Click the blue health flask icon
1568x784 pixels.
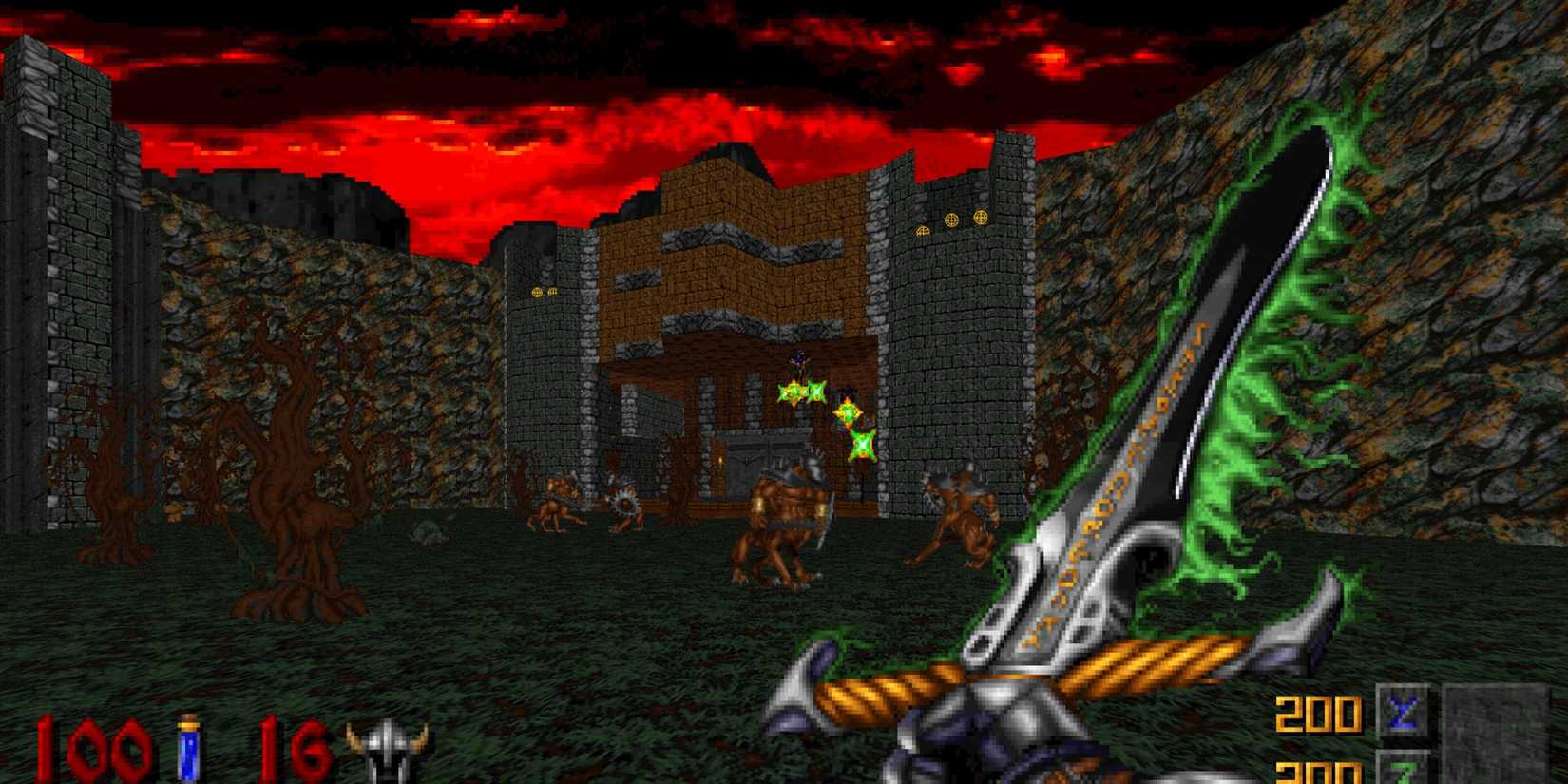click(x=186, y=749)
